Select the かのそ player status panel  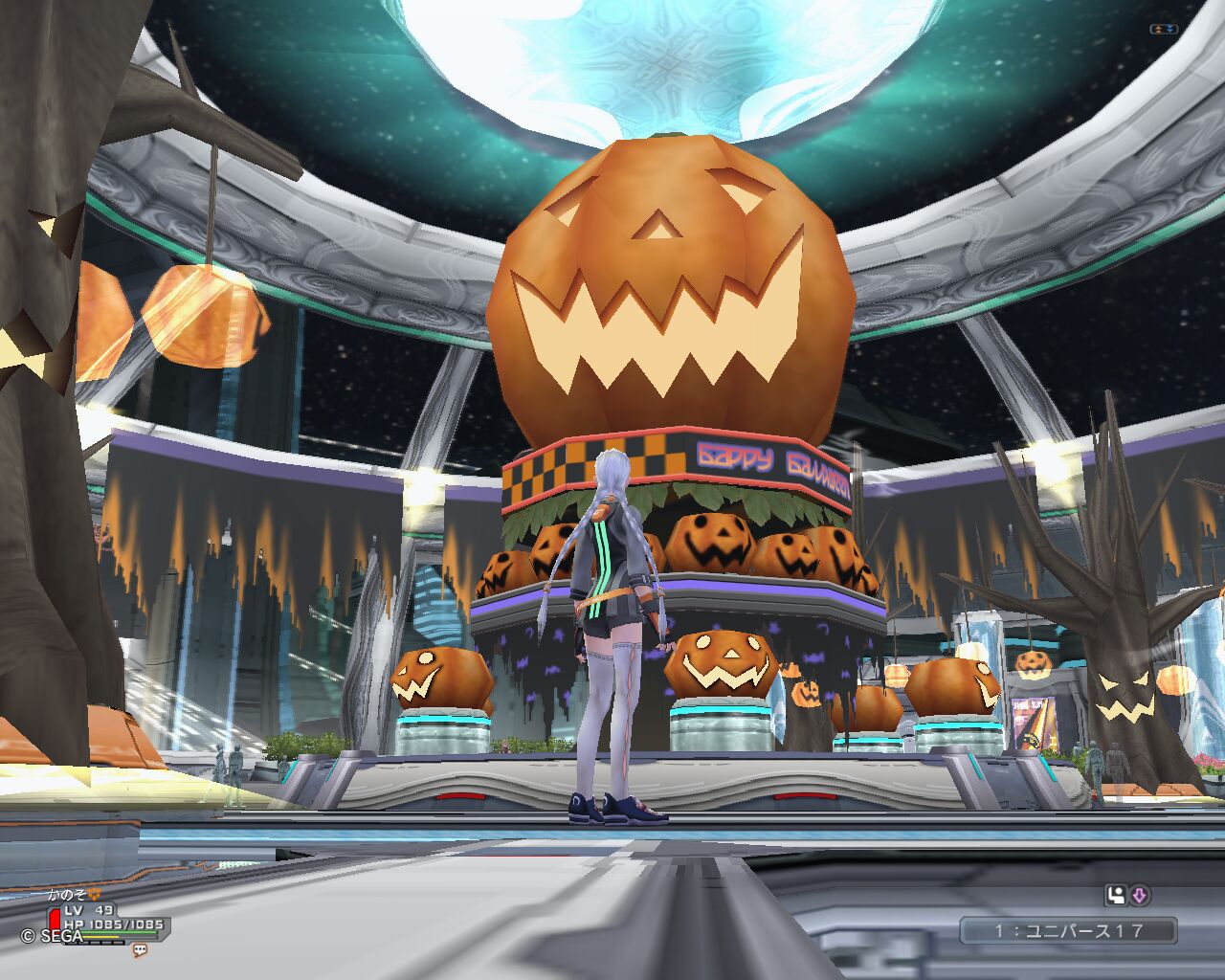tap(96, 918)
